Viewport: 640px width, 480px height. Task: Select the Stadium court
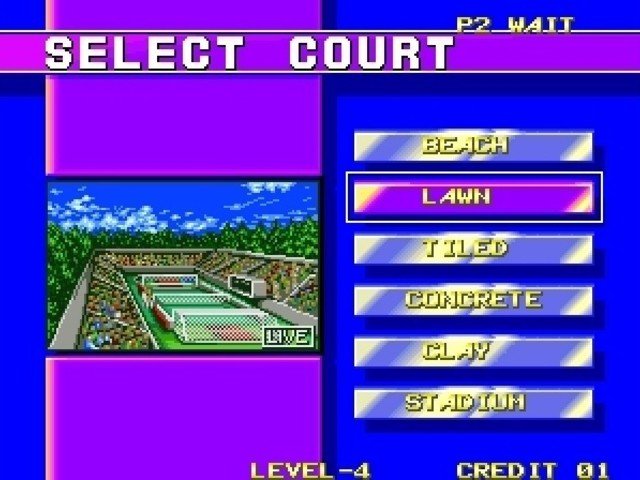coord(473,403)
